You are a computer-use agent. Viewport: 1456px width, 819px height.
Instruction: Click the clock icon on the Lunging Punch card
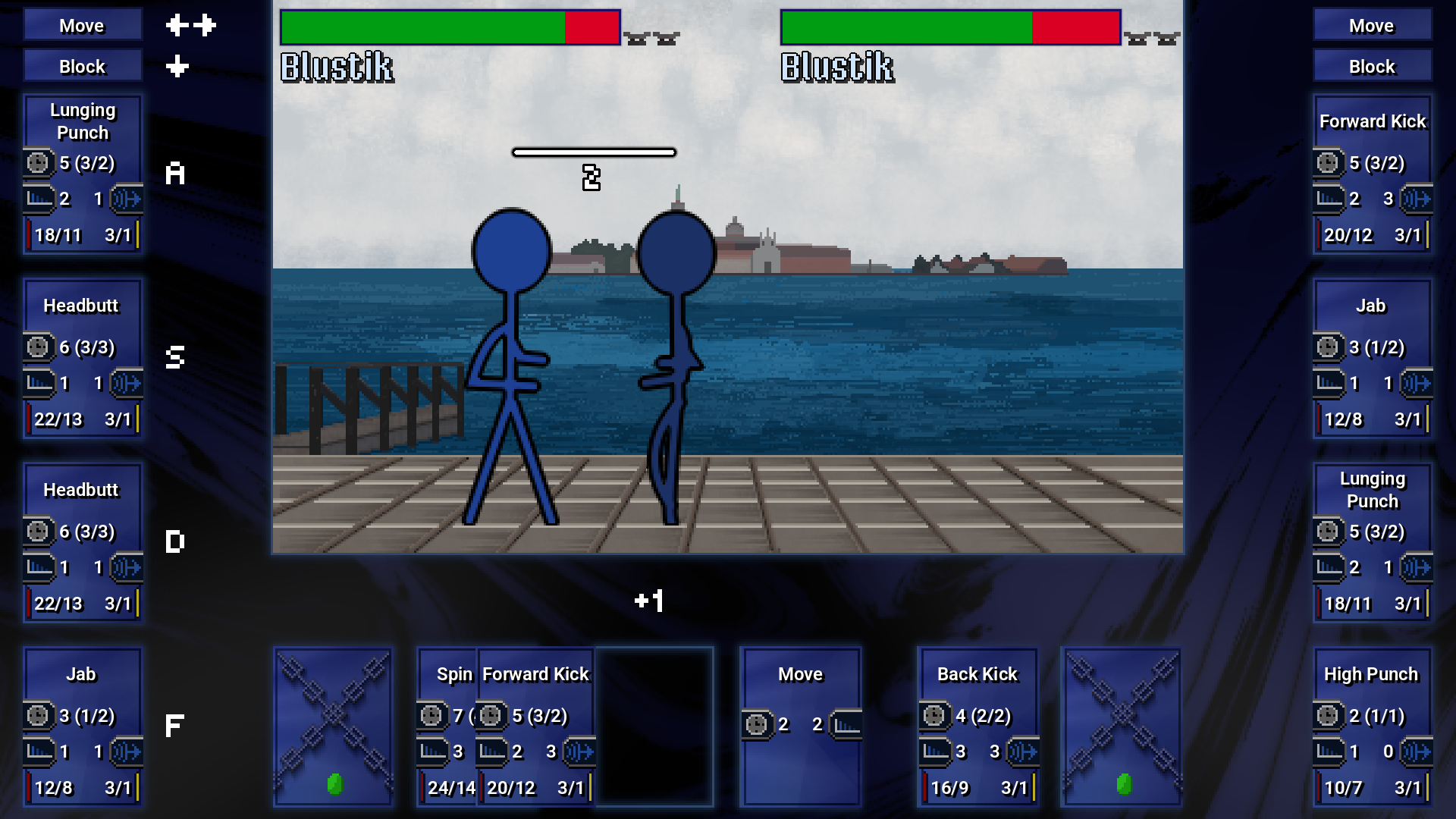38,163
